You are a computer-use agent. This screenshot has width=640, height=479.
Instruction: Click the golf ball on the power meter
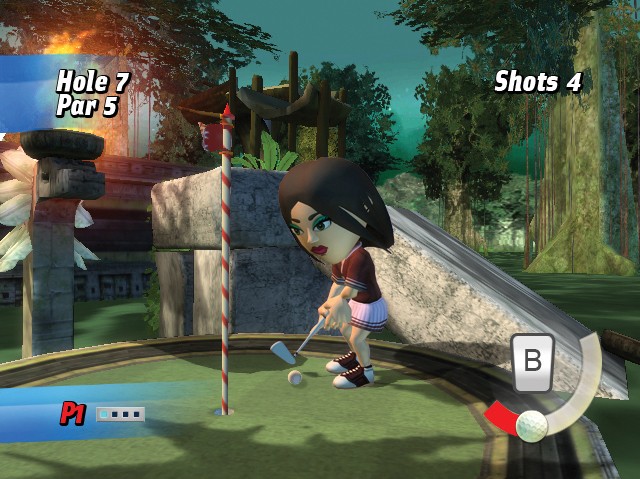pos(532,424)
